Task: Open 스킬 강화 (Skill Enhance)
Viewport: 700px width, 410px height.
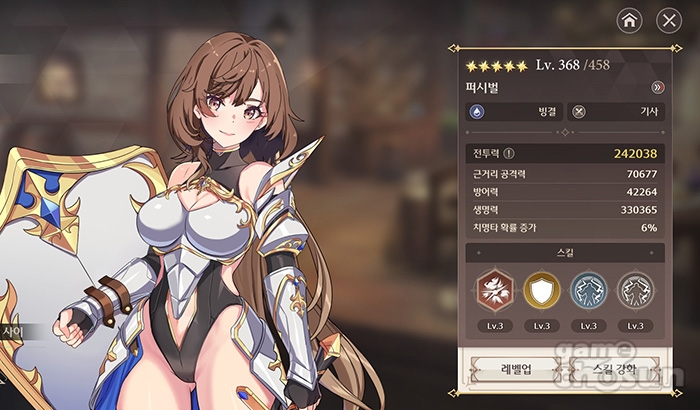Action: [x=617, y=369]
